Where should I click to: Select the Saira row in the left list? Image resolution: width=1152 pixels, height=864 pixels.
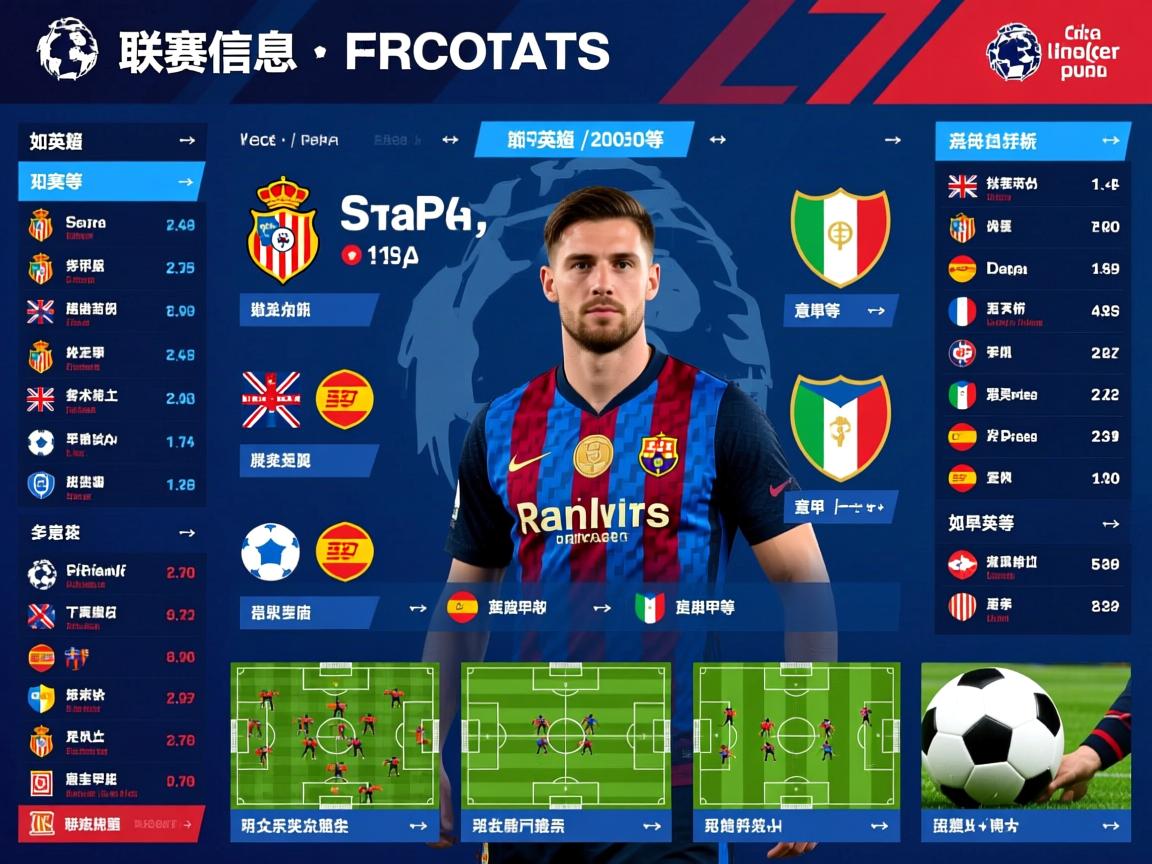click(112, 225)
